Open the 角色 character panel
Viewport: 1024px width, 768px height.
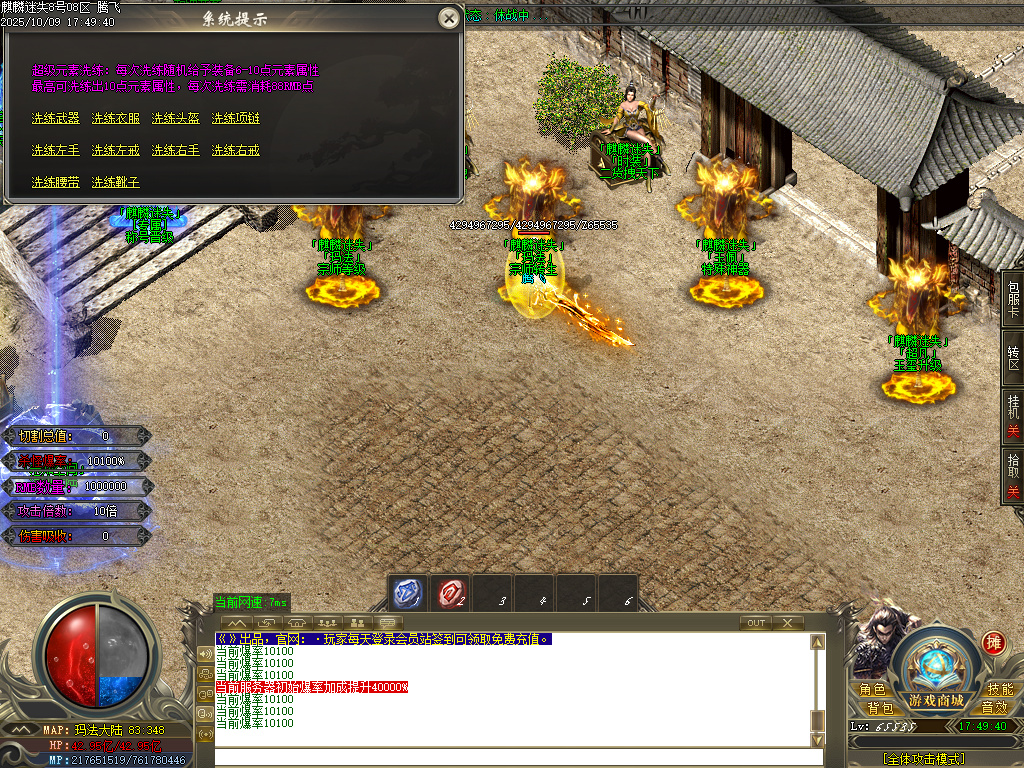point(872,690)
